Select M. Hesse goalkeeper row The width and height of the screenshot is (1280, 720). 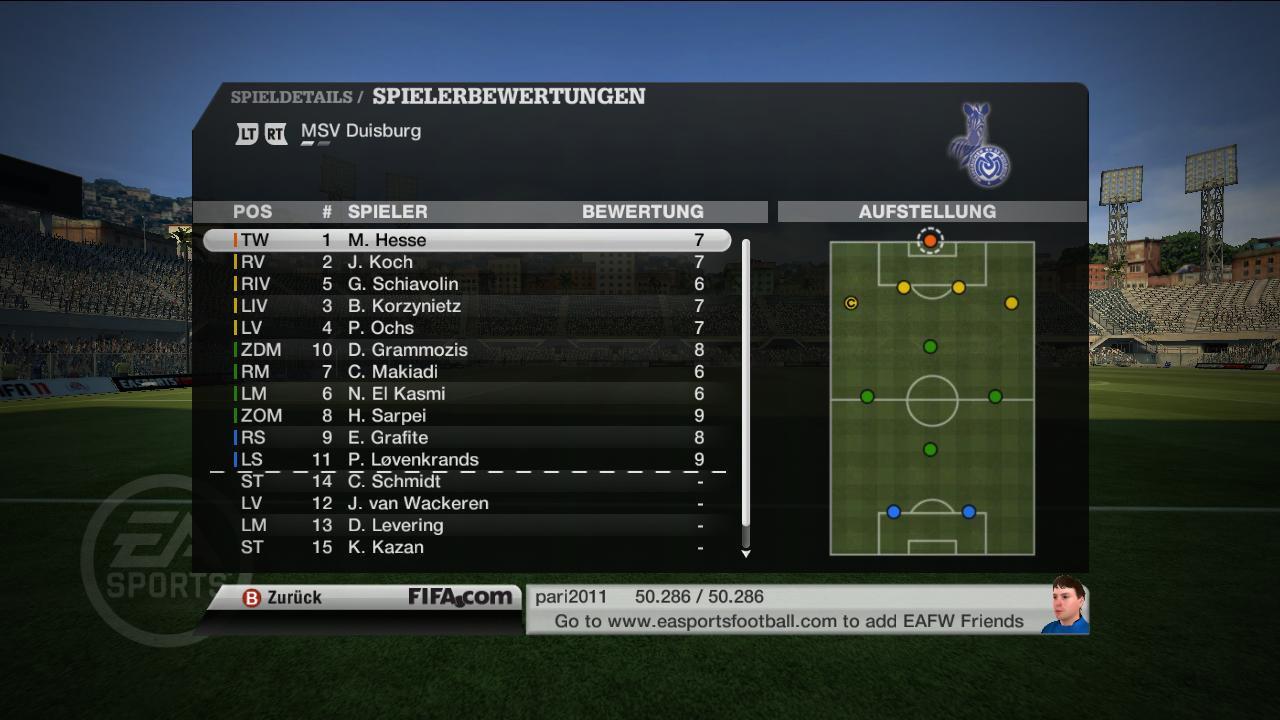466,240
